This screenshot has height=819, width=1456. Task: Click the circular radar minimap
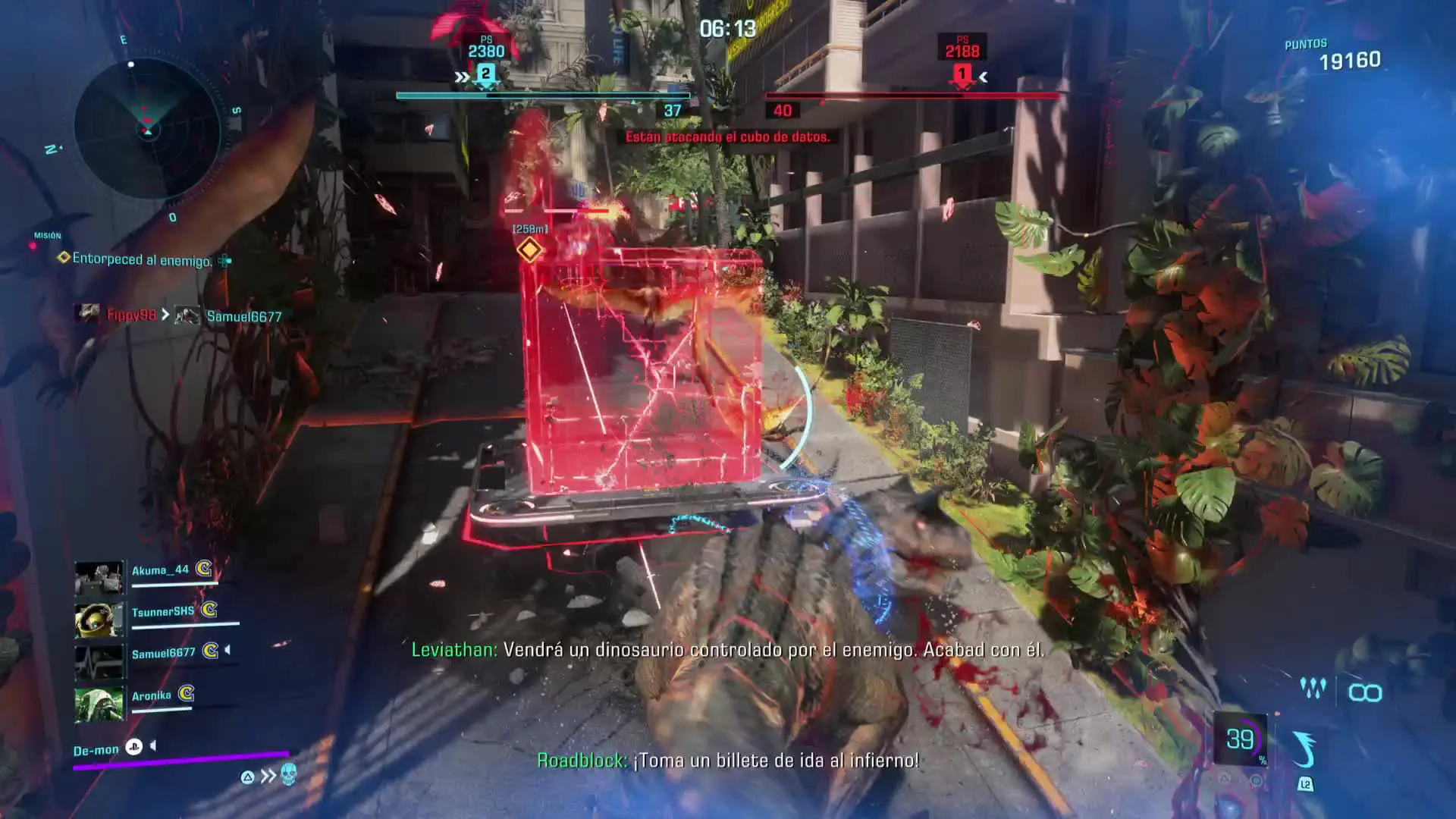pyautogui.click(x=147, y=129)
